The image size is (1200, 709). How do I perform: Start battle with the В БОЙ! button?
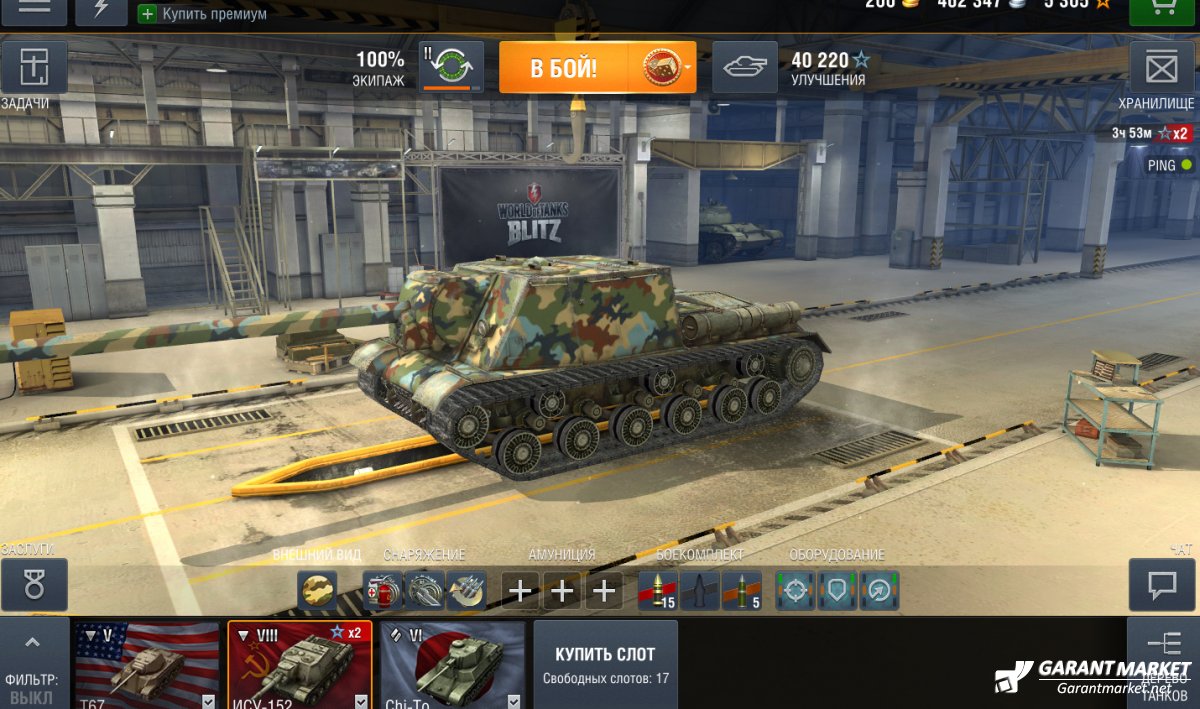(564, 68)
